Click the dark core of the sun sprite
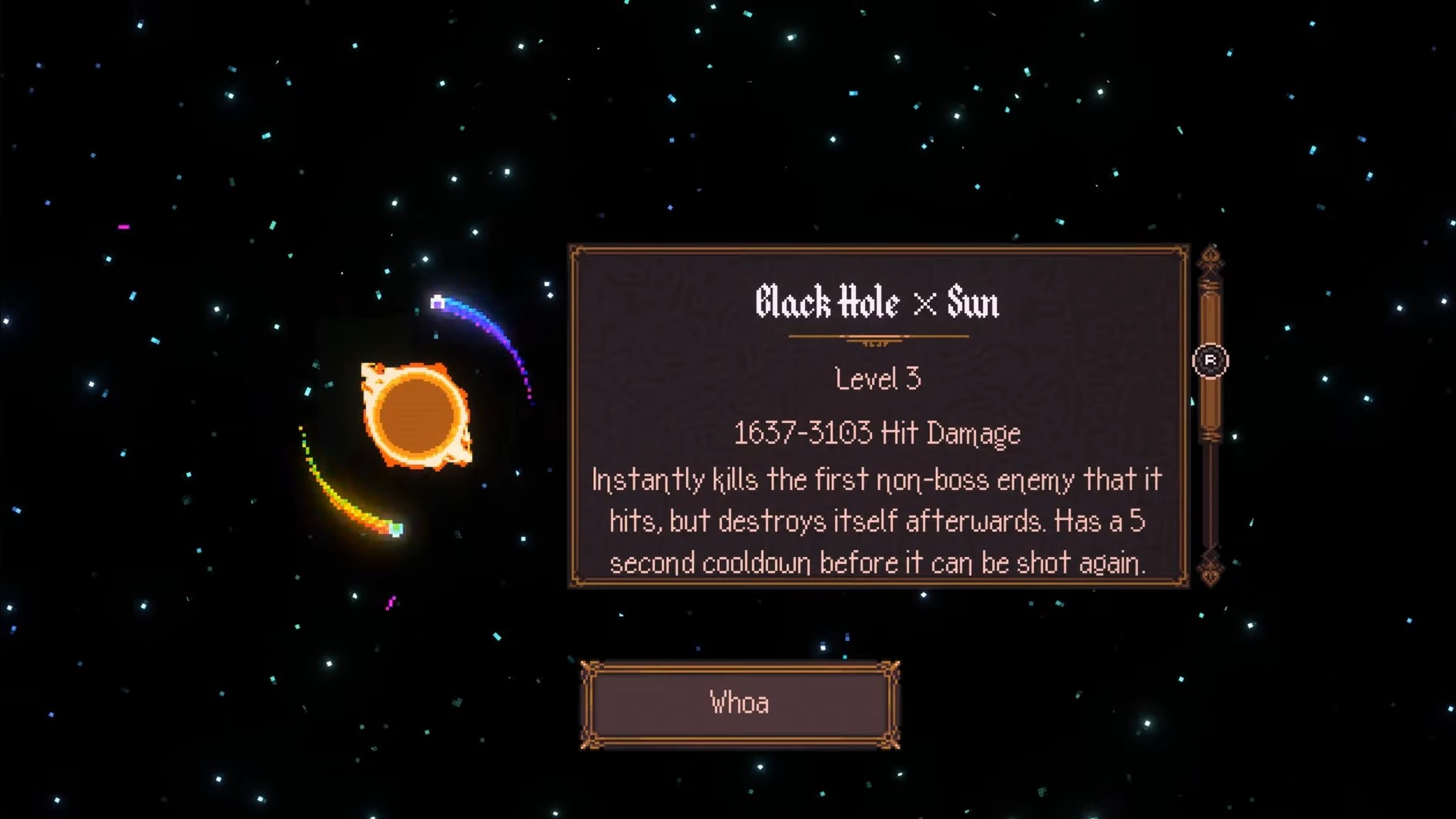1456x819 pixels. 418,415
